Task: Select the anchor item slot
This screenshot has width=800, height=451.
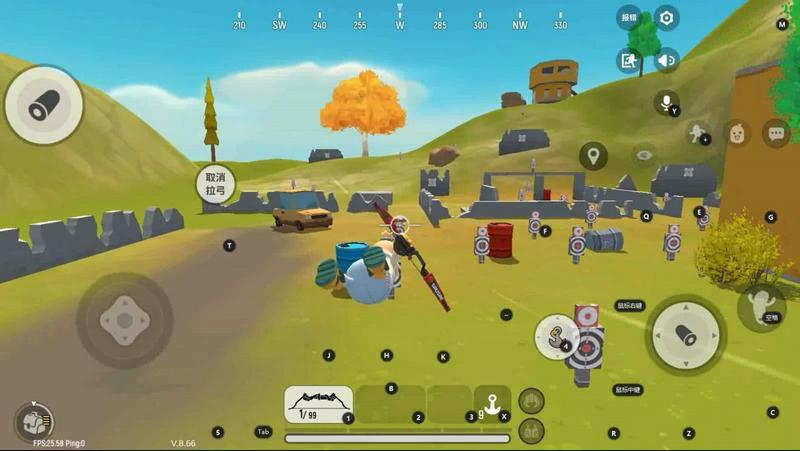Action: tap(491, 404)
